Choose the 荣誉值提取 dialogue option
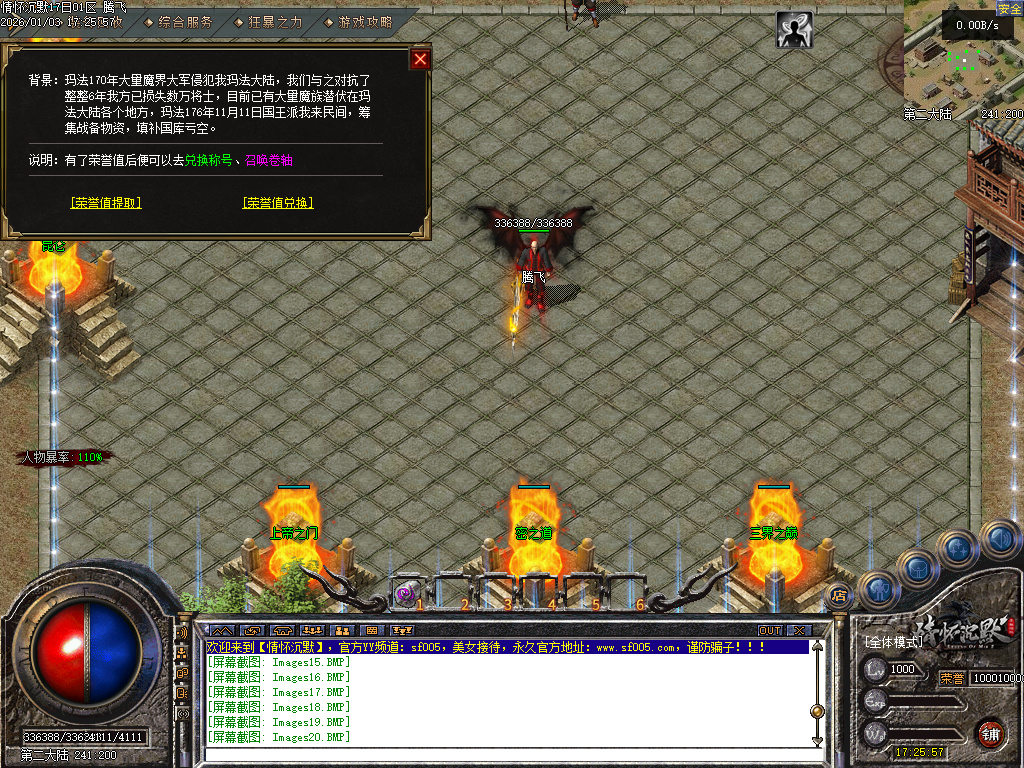The image size is (1024, 768). tap(106, 203)
